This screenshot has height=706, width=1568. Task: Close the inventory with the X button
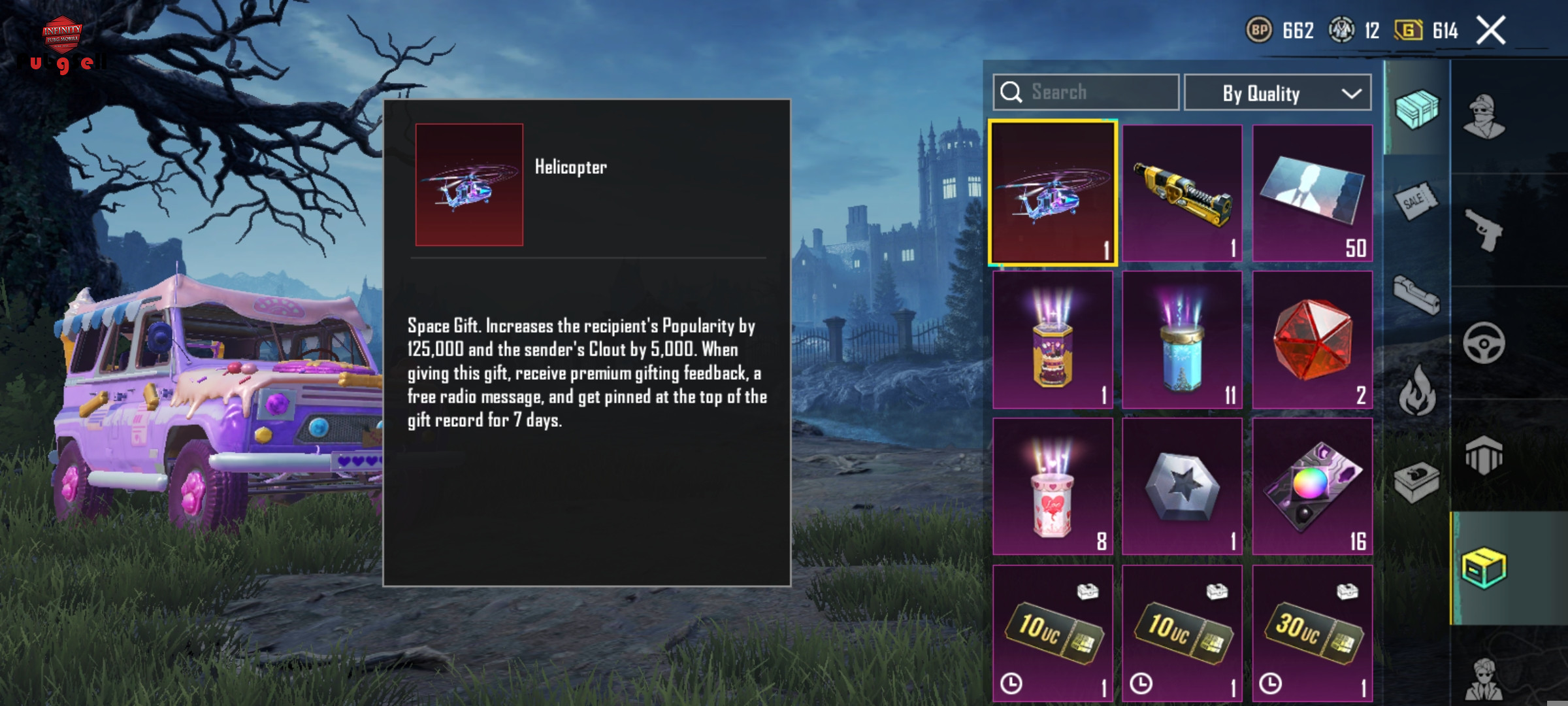click(1491, 31)
